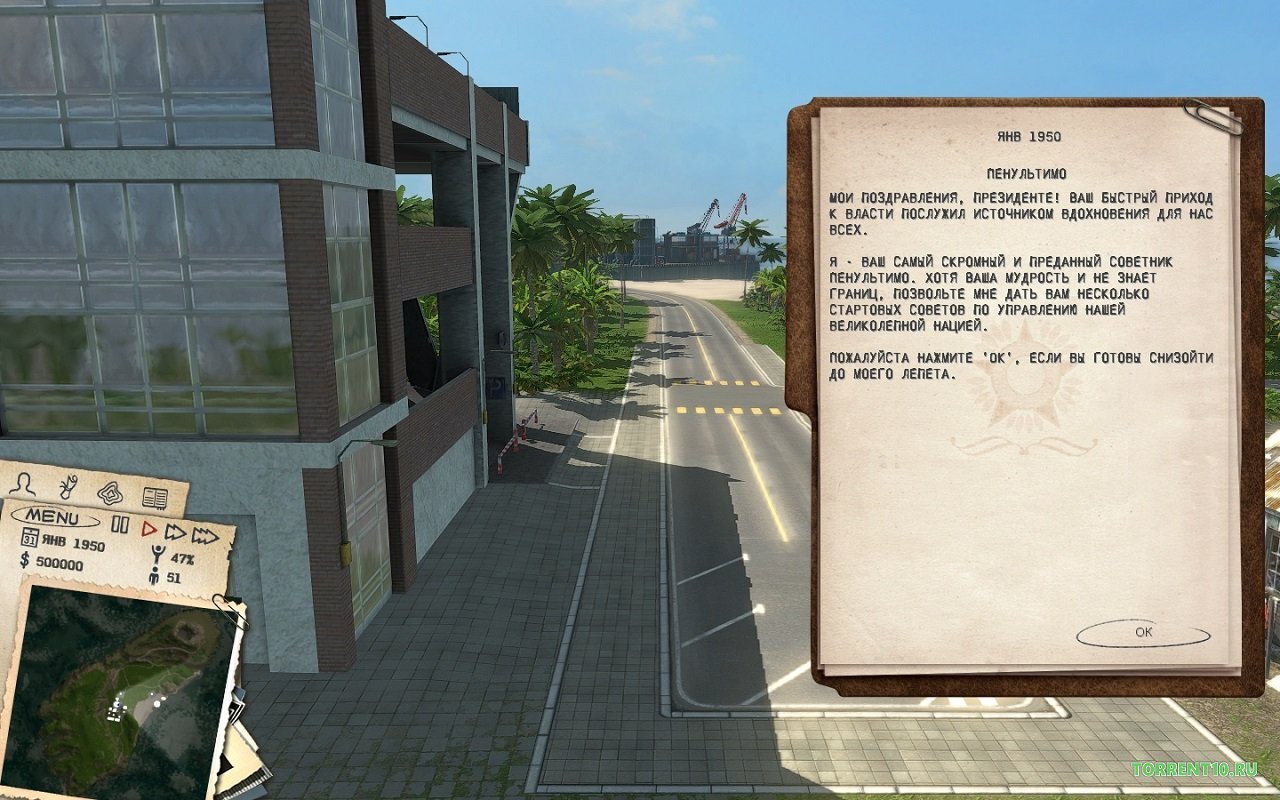Open the El Presidente profile icon
Viewport: 1280px width, 800px height.
23,486
